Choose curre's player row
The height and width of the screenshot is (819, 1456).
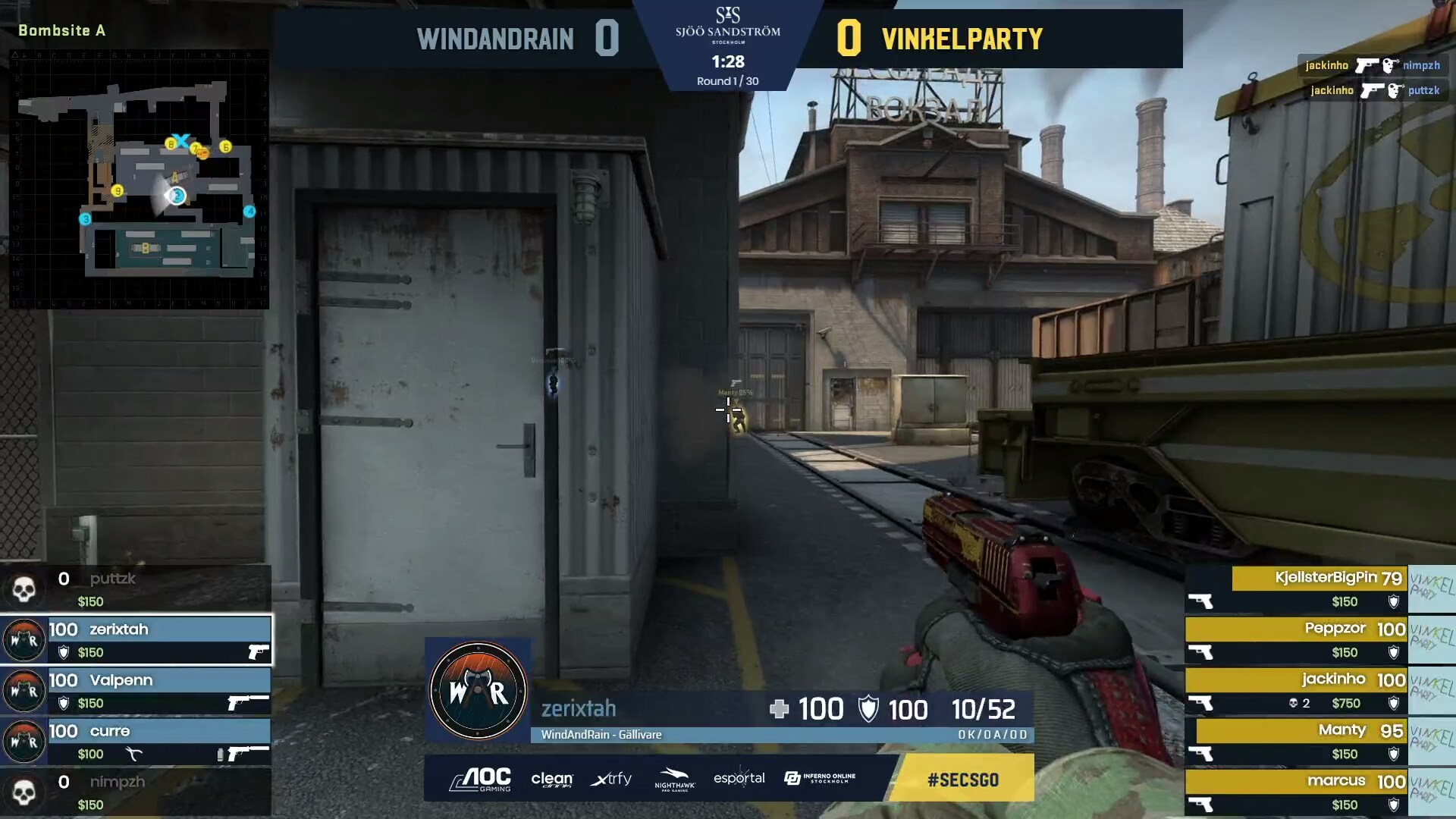[x=136, y=742]
